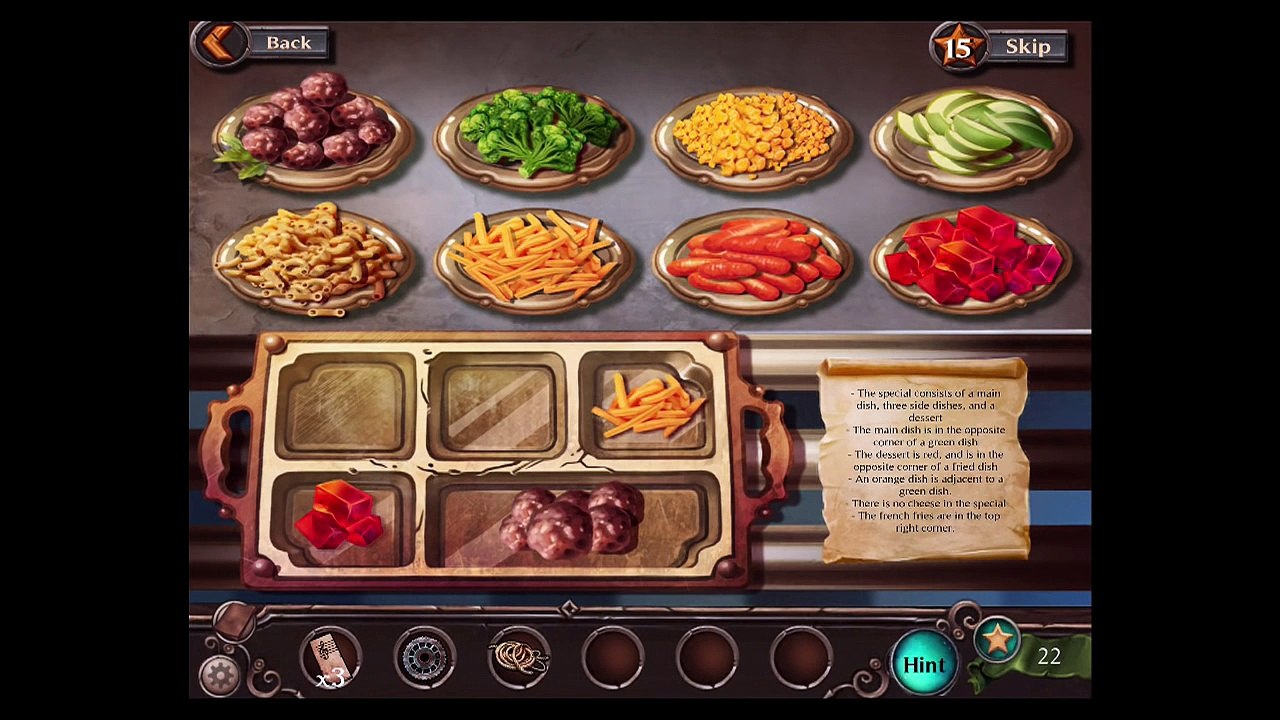
Task: Choose the red gelatin cubes plate
Action: click(x=970, y=257)
